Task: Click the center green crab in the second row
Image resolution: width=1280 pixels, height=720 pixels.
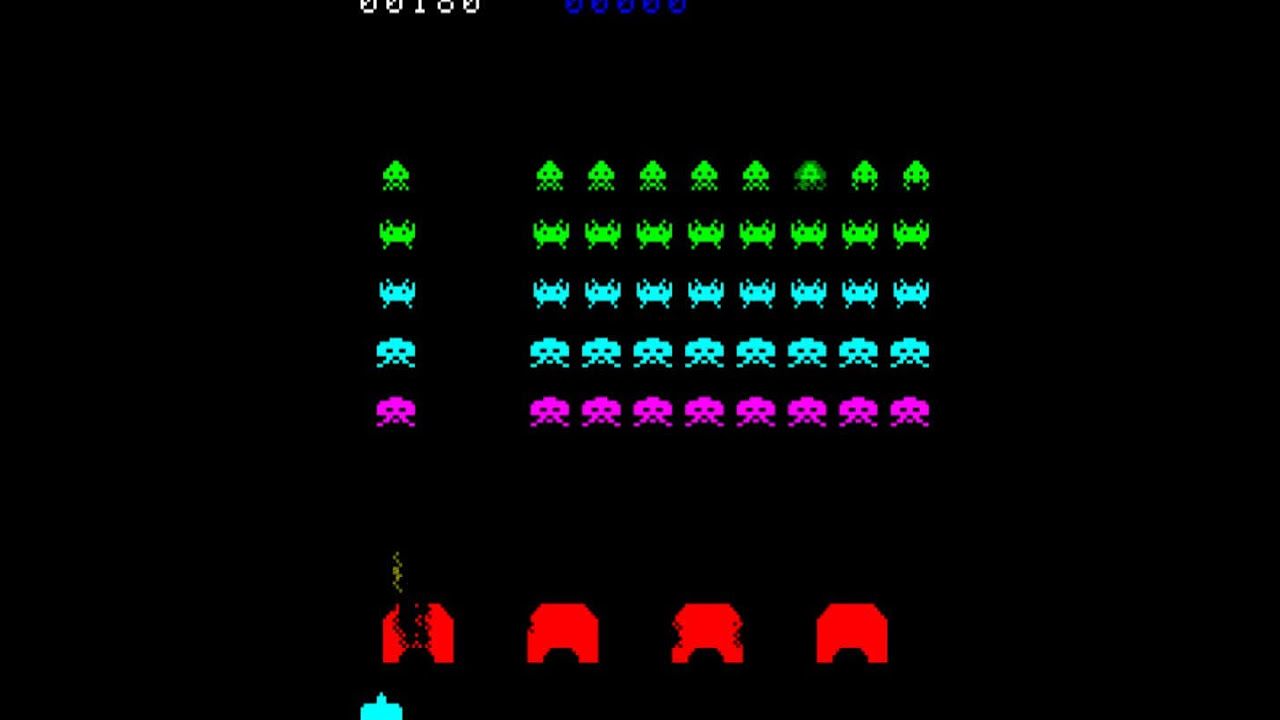Action: pos(706,234)
